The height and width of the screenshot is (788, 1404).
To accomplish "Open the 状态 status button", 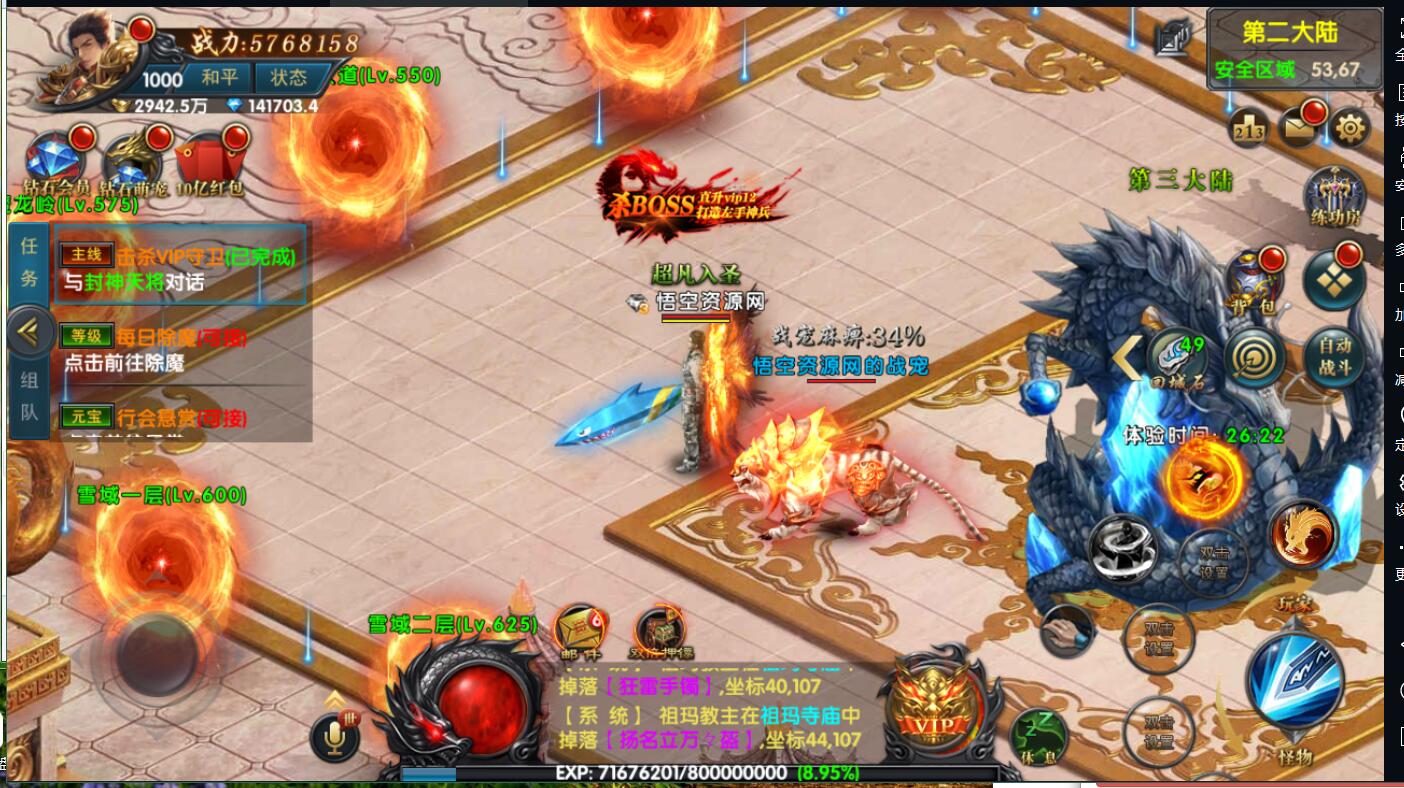I will [x=288, y=78].
